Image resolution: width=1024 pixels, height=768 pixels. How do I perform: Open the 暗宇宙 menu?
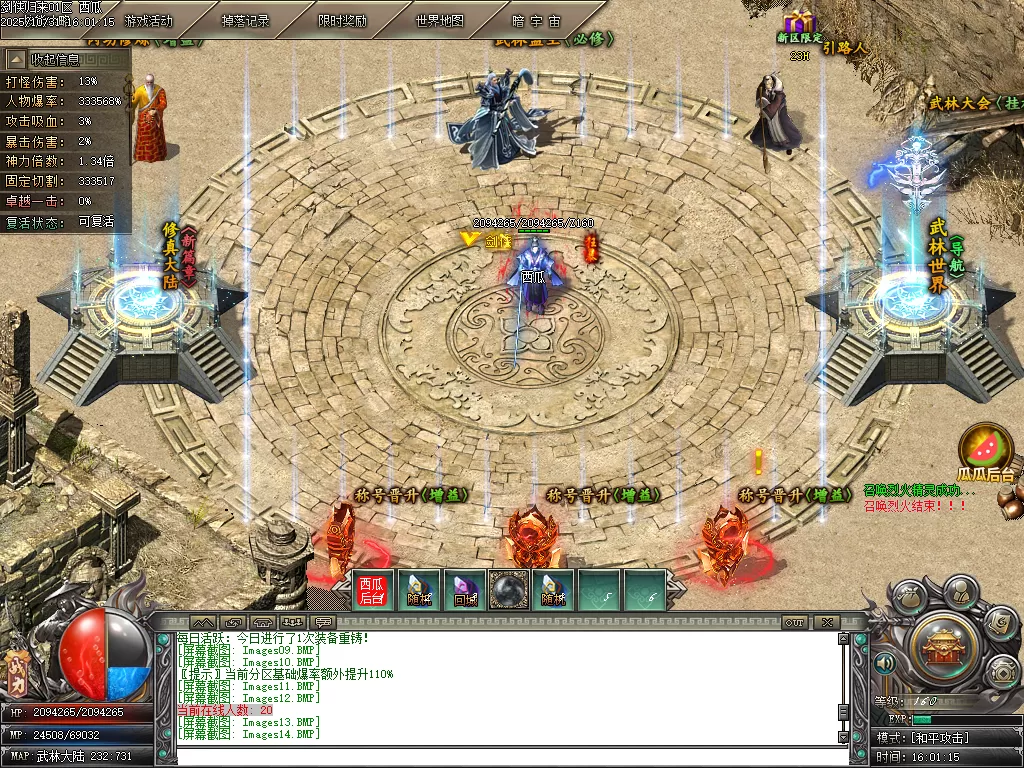click(x=536, y=20)
